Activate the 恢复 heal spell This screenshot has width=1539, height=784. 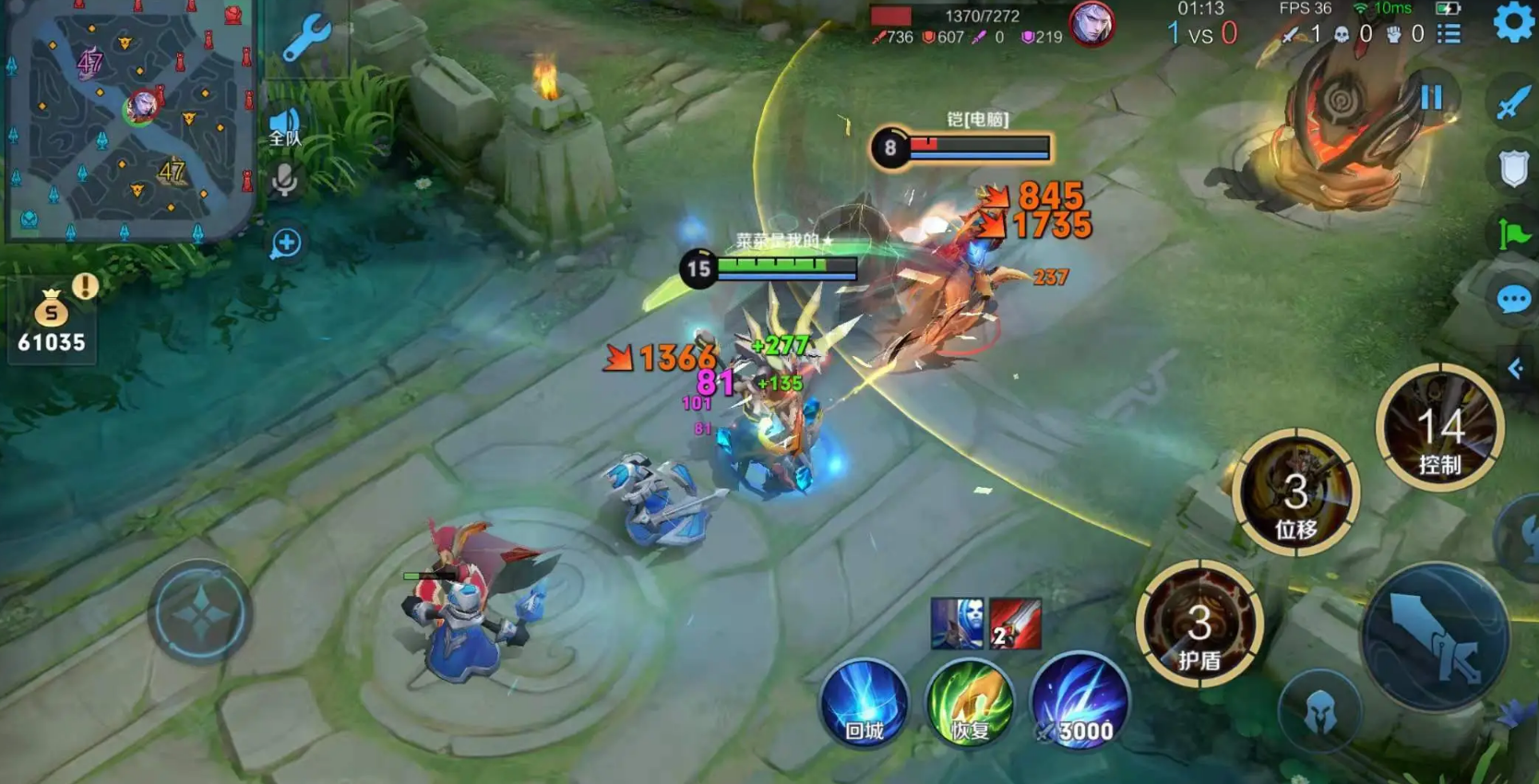970,704
